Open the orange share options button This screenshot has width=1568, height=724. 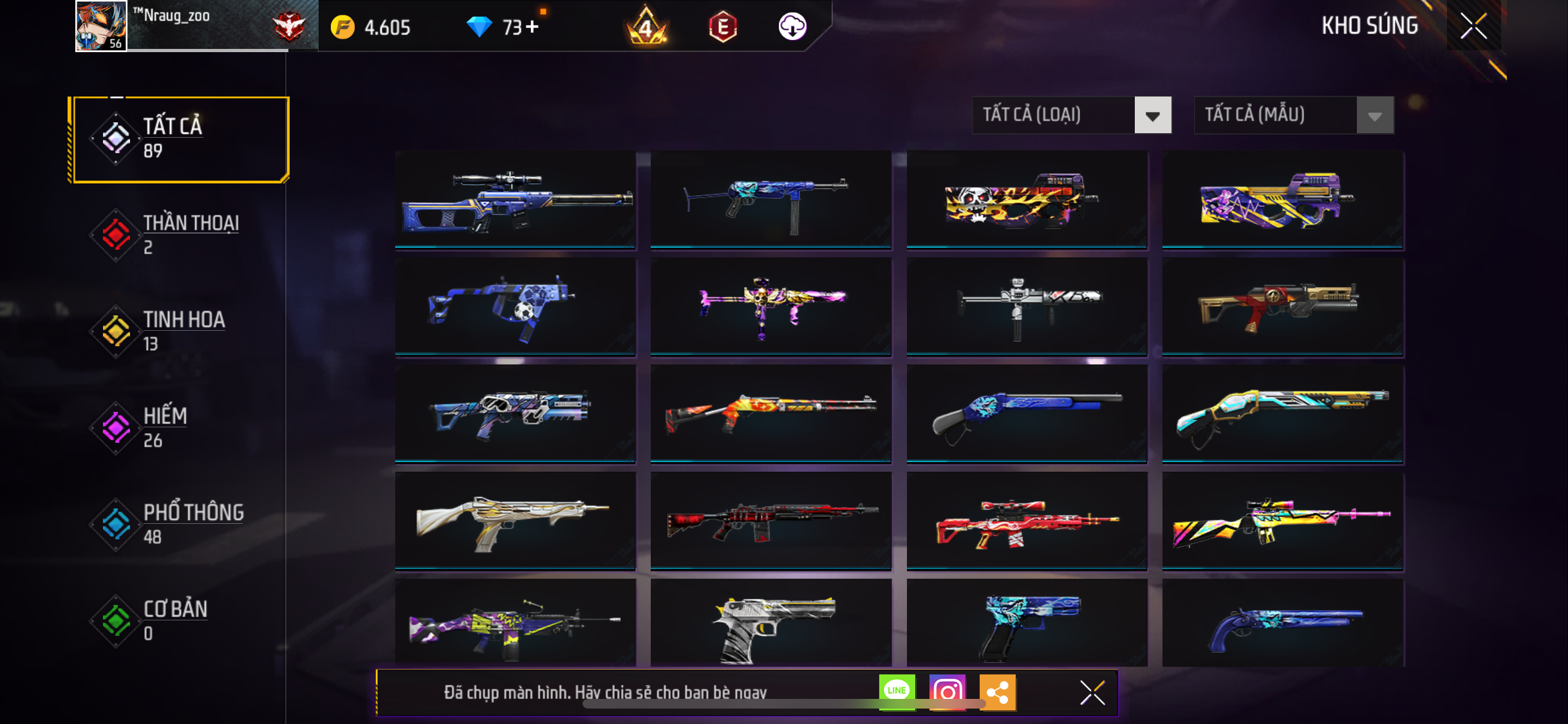point(997,692)
